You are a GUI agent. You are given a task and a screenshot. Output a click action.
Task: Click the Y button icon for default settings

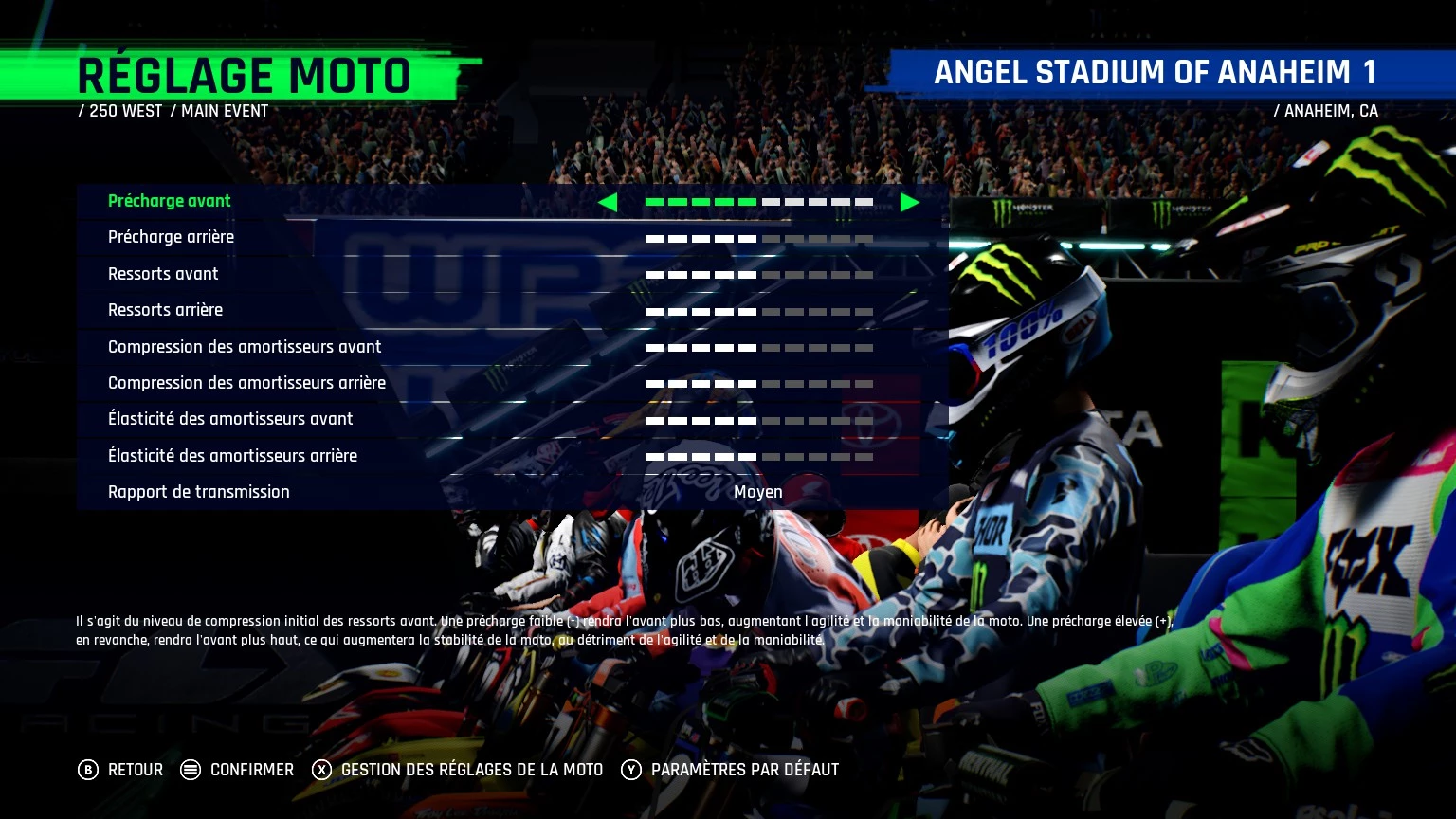point(630,771)
